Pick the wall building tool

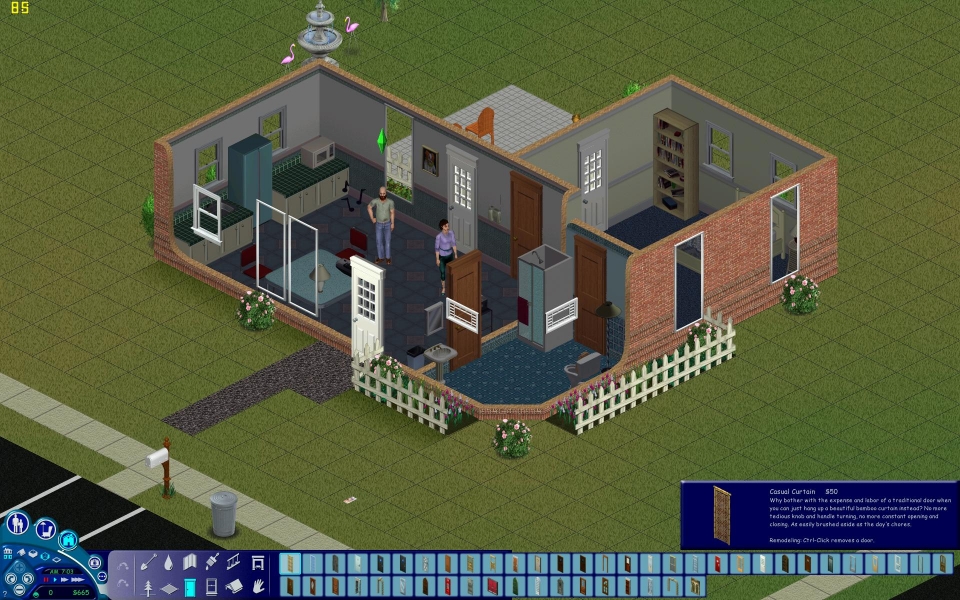click(x=190, y=563)
